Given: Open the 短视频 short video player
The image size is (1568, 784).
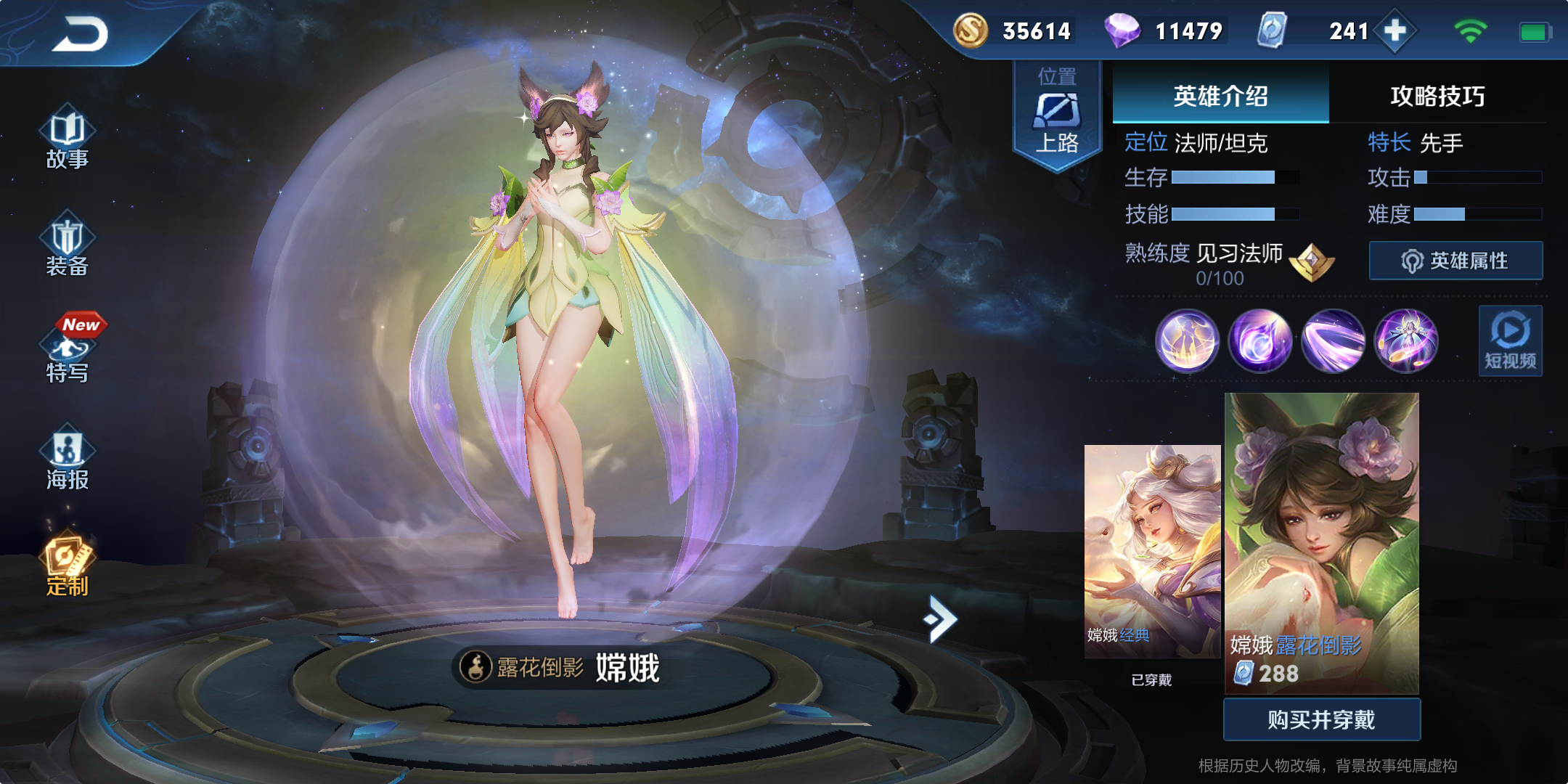Looking at the screenshot, I should [1509, 341].
